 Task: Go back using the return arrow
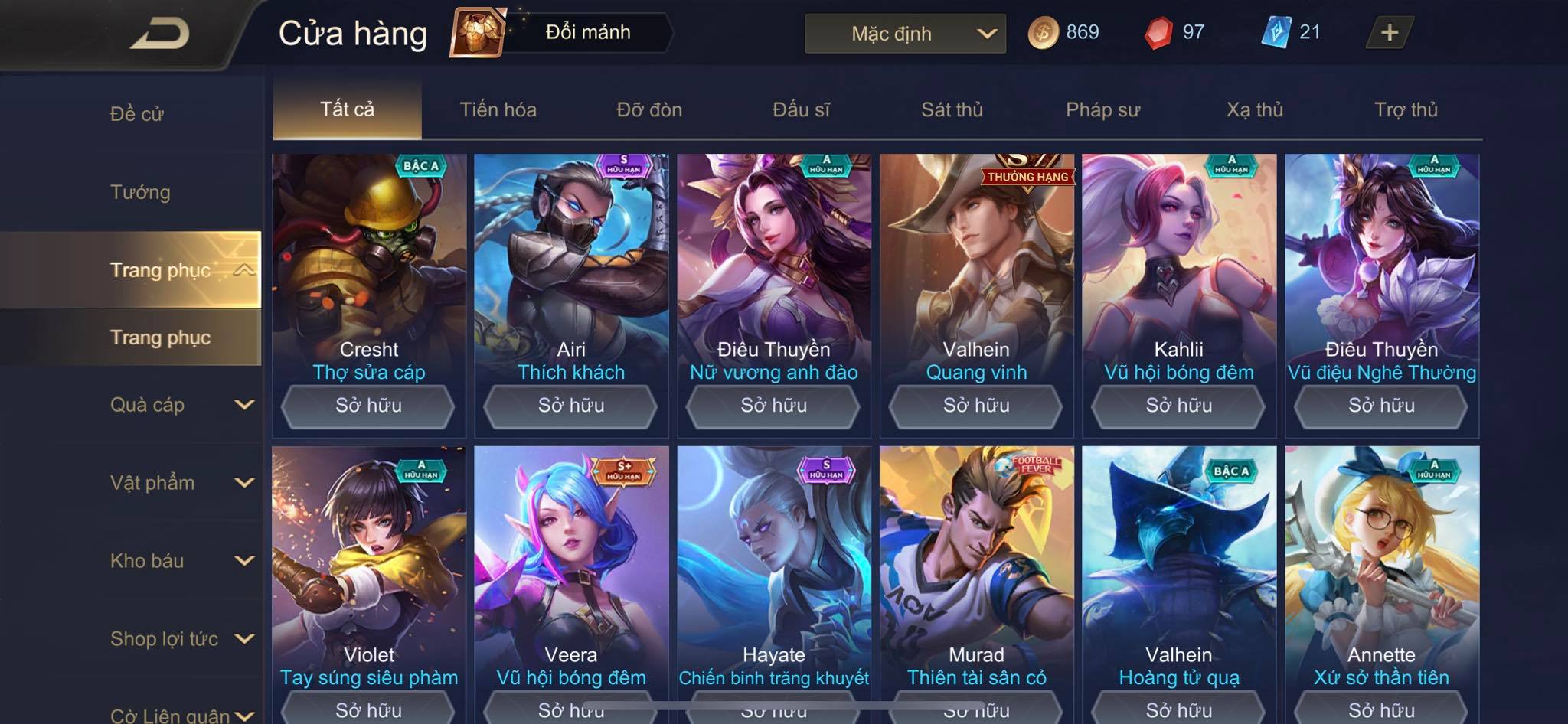pos(159,34)
